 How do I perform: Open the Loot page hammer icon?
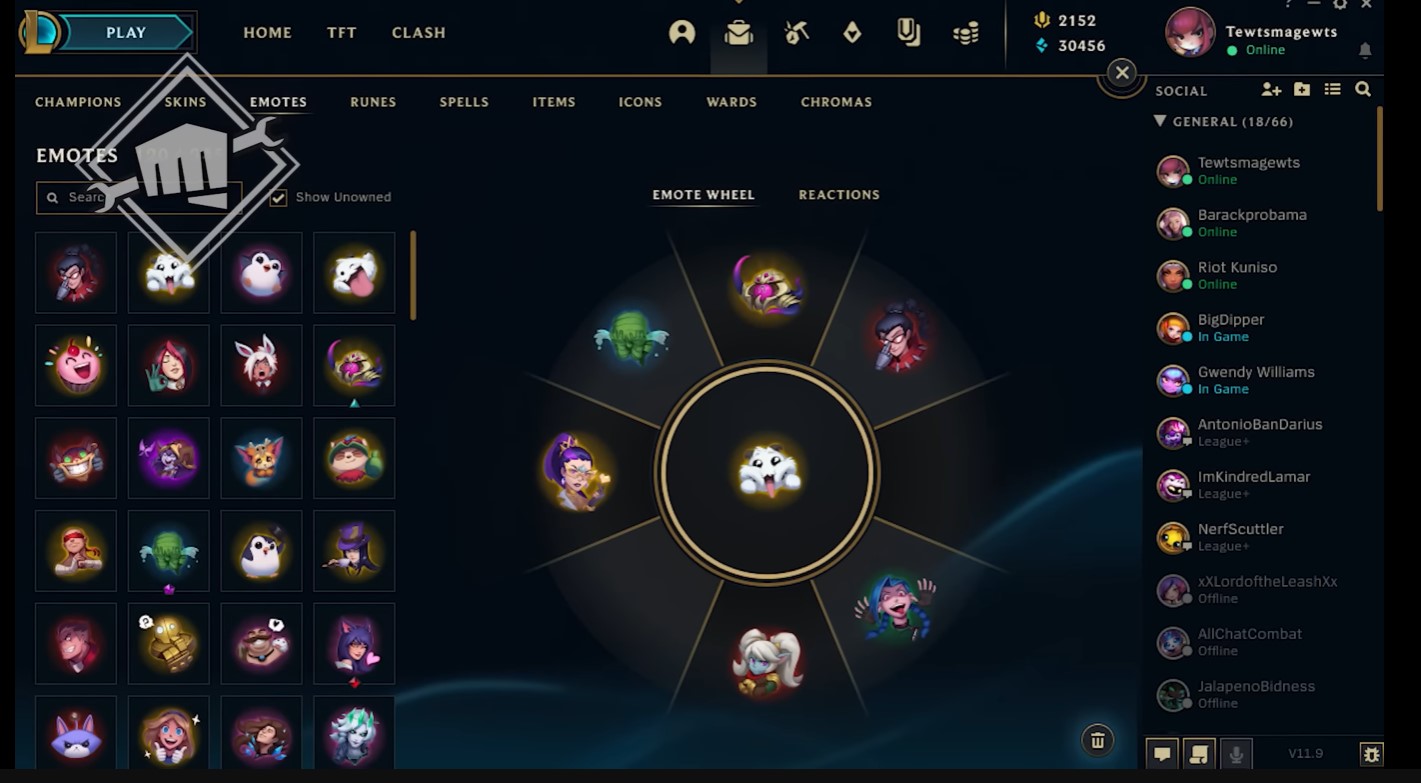click(x=797, y=32)
